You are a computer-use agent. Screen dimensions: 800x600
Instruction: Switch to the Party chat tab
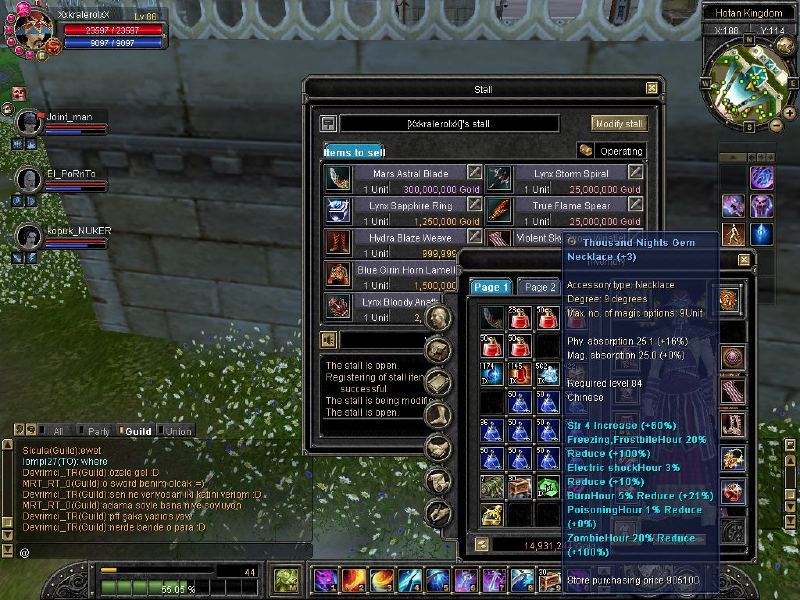(98, 431)
